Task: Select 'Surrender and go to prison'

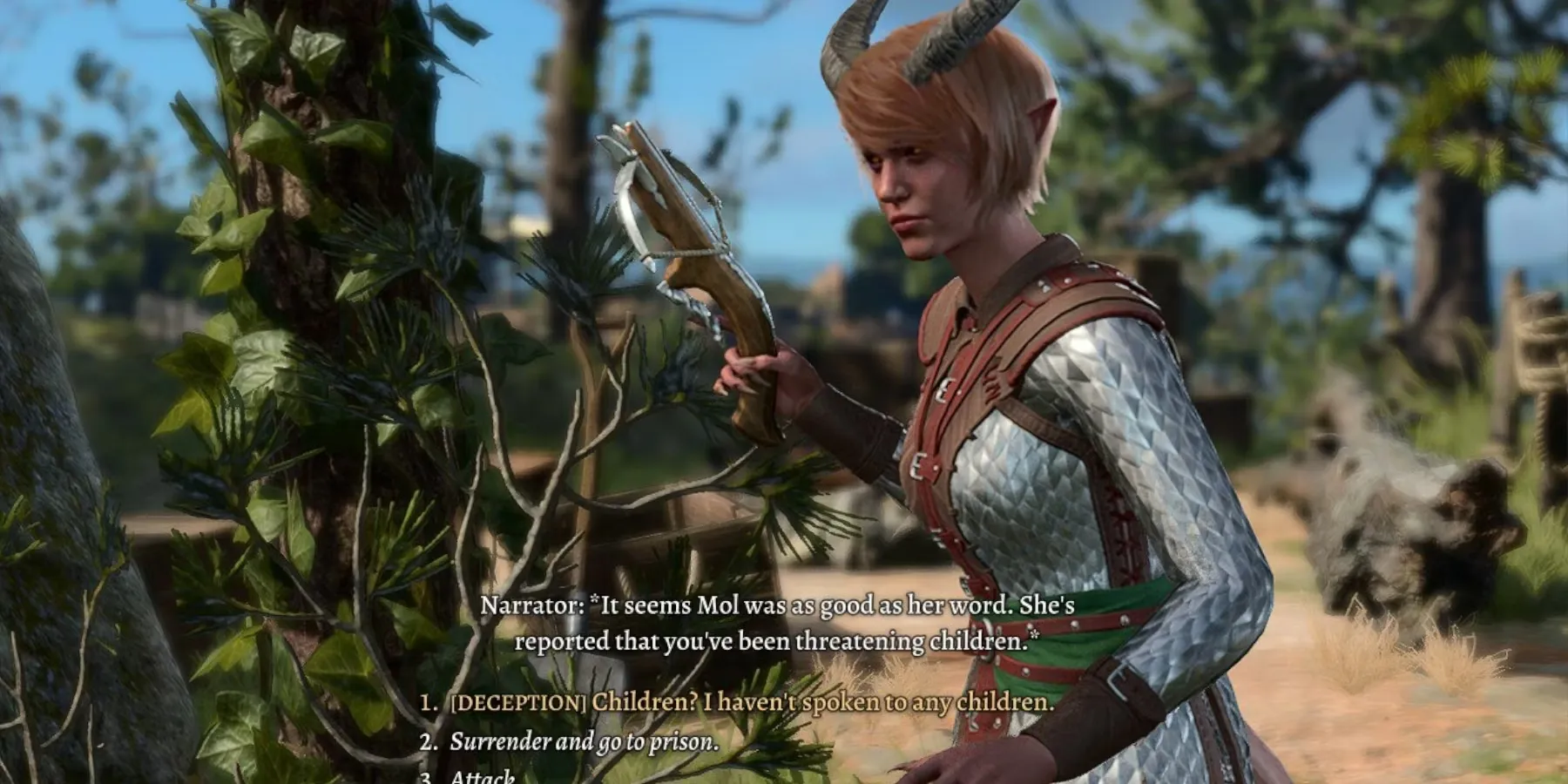Action: 584,741
